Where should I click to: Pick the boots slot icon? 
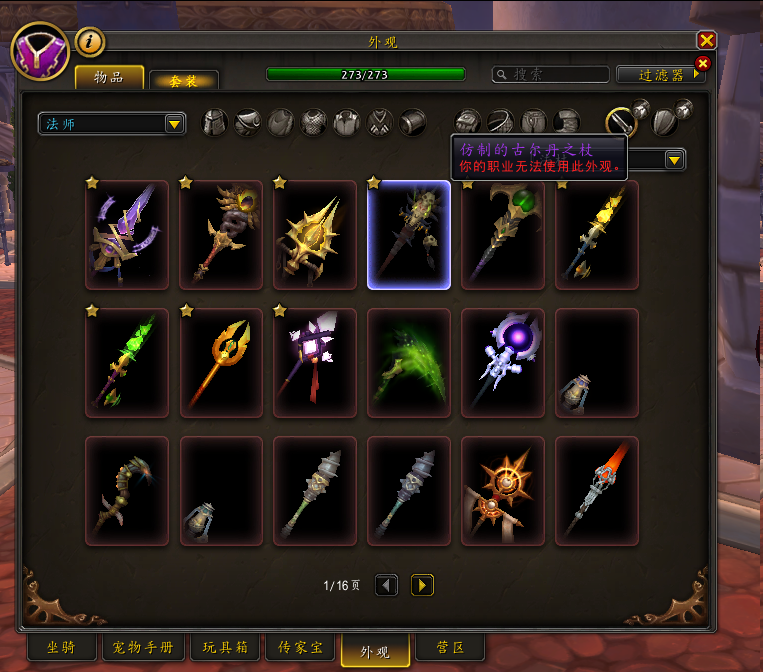(567, 122)
